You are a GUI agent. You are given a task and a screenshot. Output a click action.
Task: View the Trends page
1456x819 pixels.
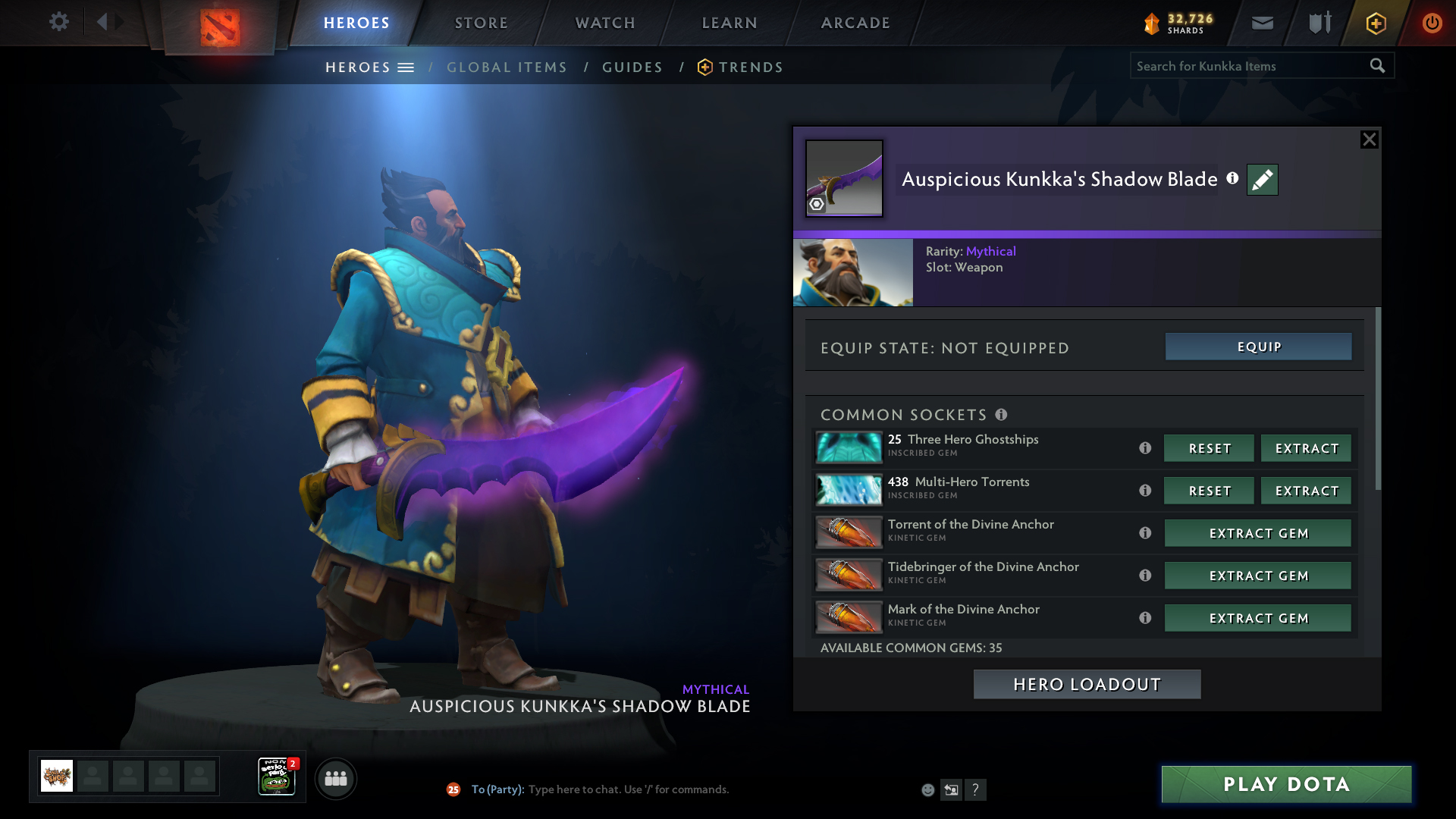(x=750, y=67)
